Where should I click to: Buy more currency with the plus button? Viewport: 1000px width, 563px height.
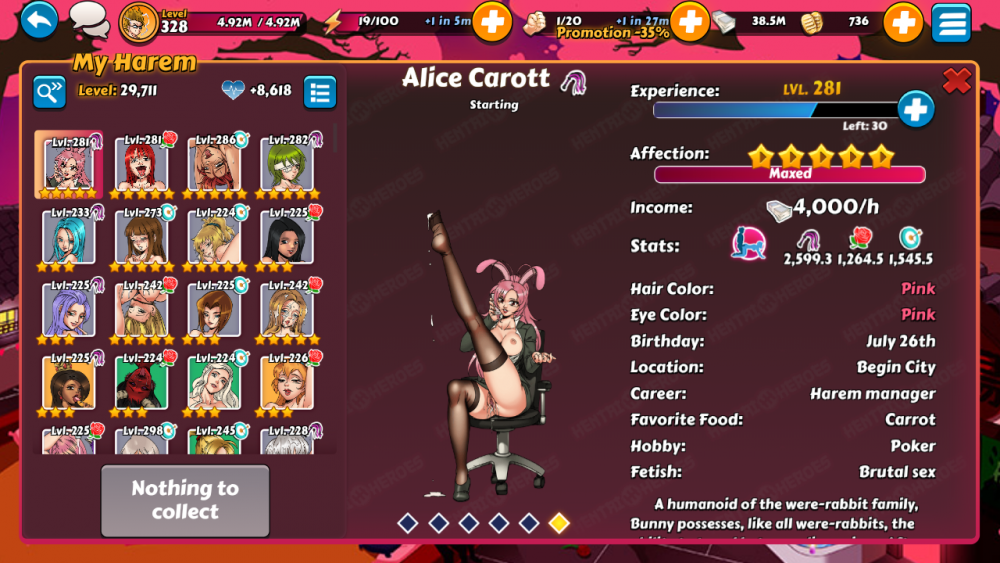coord(902,21)
